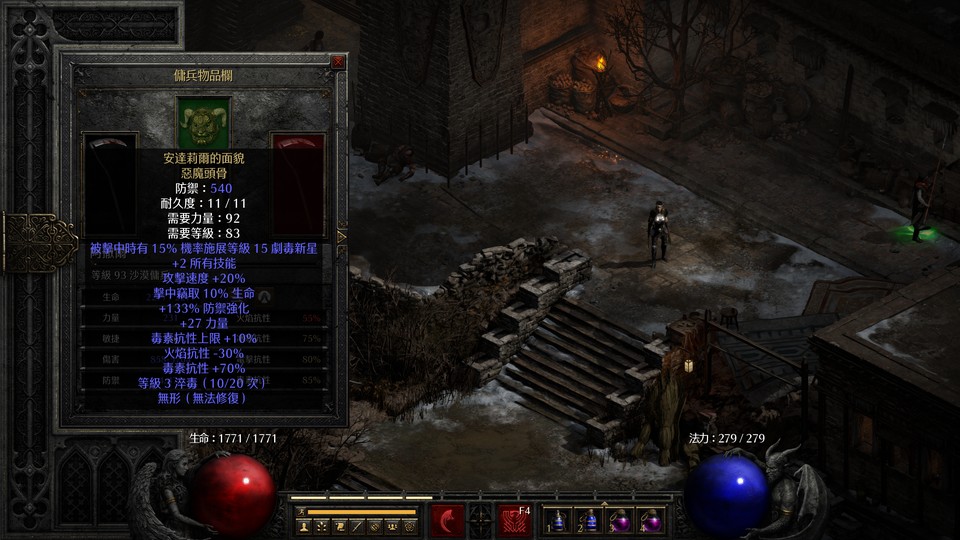Open the character sheet silhouette button

pos(303,525)
